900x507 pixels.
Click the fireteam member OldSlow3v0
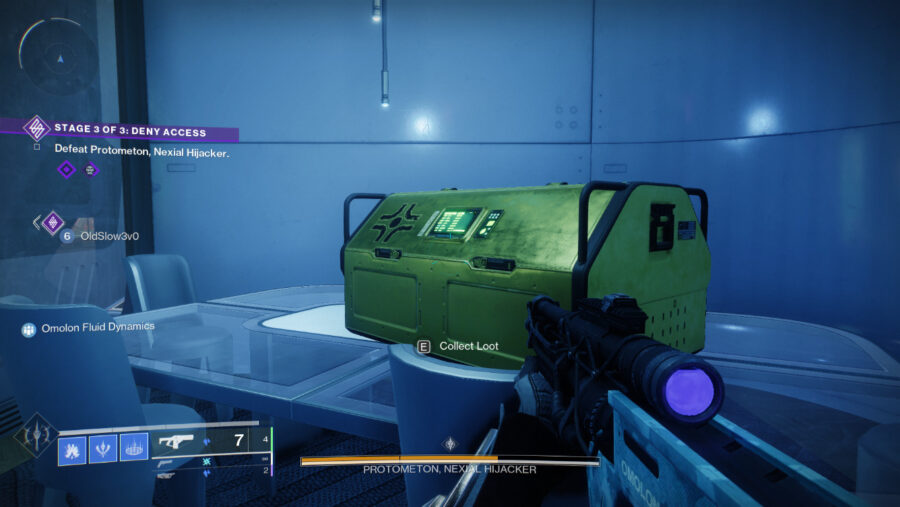click(x=109, y=236)
